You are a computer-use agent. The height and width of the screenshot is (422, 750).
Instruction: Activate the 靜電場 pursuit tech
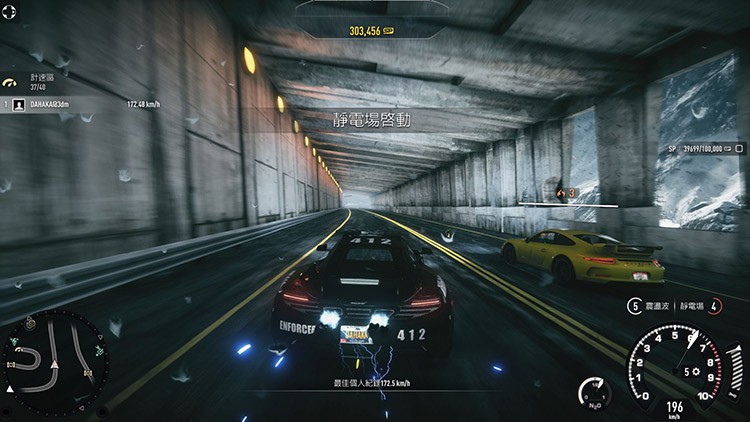[x=698, y=305]
